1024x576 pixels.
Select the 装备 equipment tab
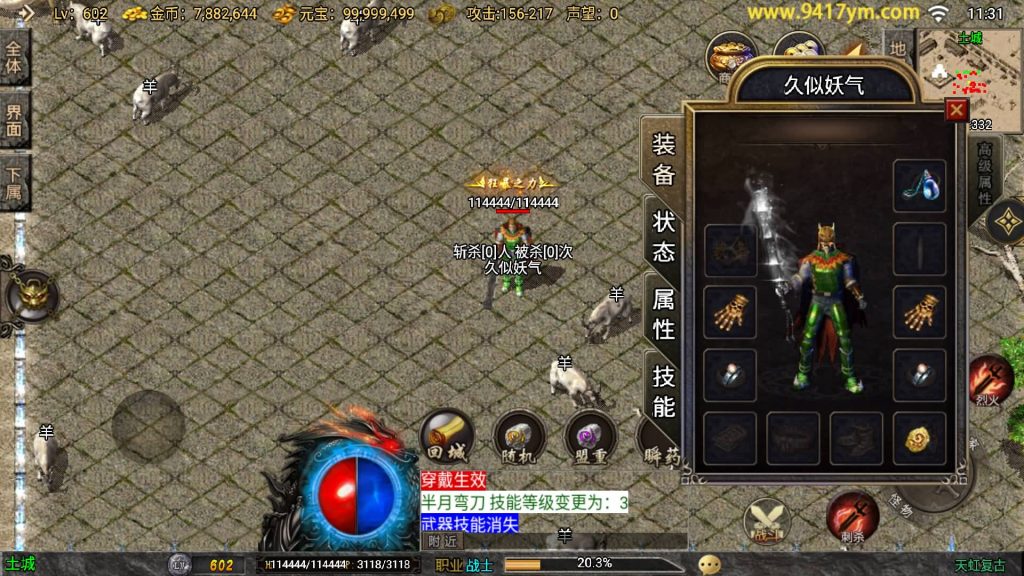click(664, 160)
